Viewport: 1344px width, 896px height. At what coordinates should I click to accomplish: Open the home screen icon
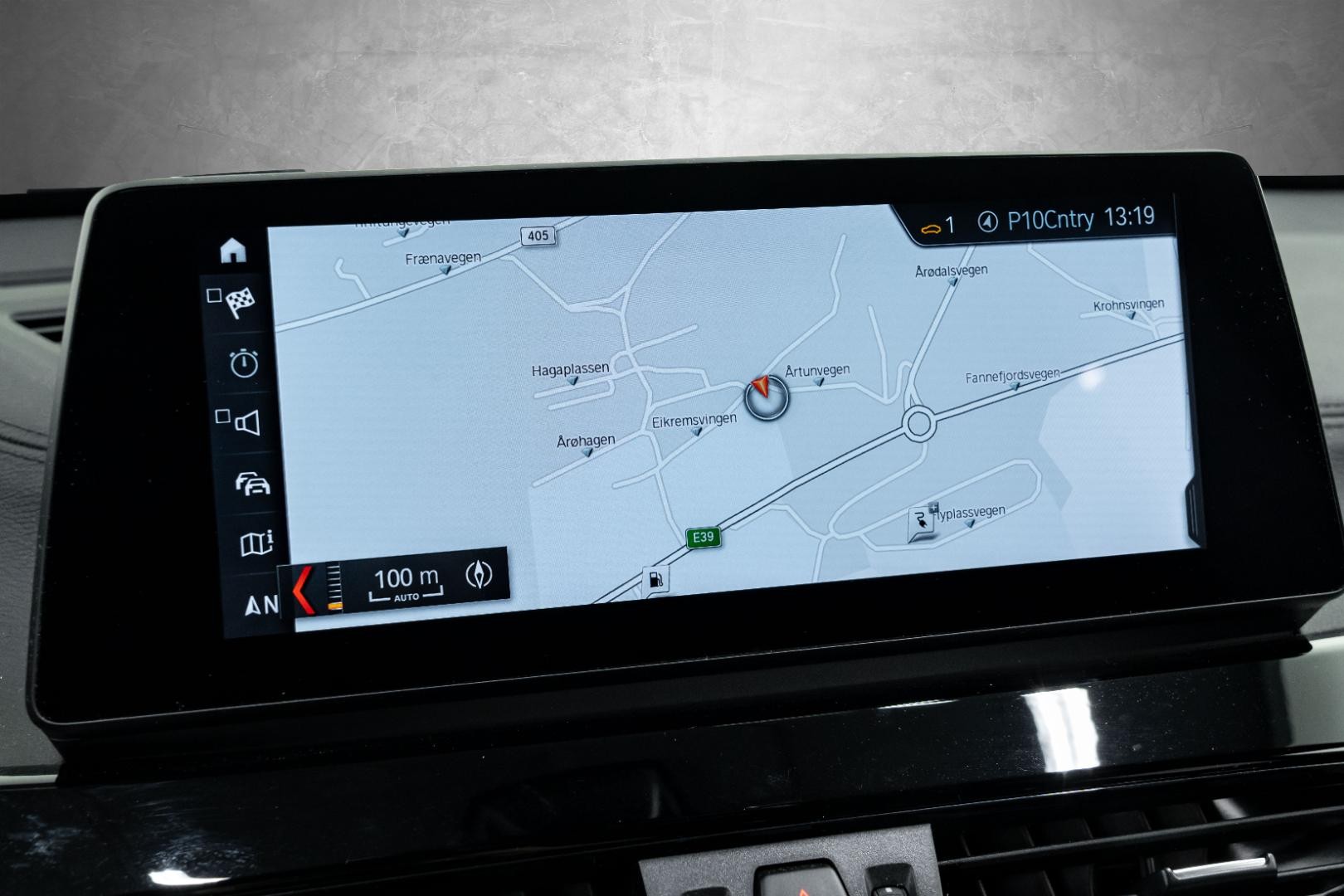pyautogui.click(x=233, y=250)
